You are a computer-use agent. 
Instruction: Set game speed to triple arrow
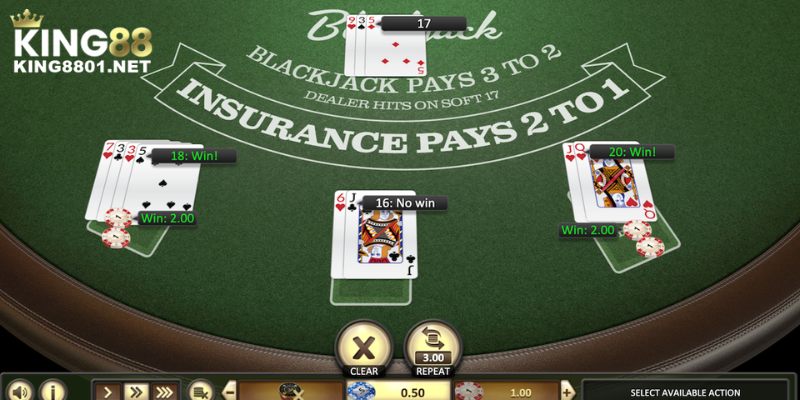(165, 390)
